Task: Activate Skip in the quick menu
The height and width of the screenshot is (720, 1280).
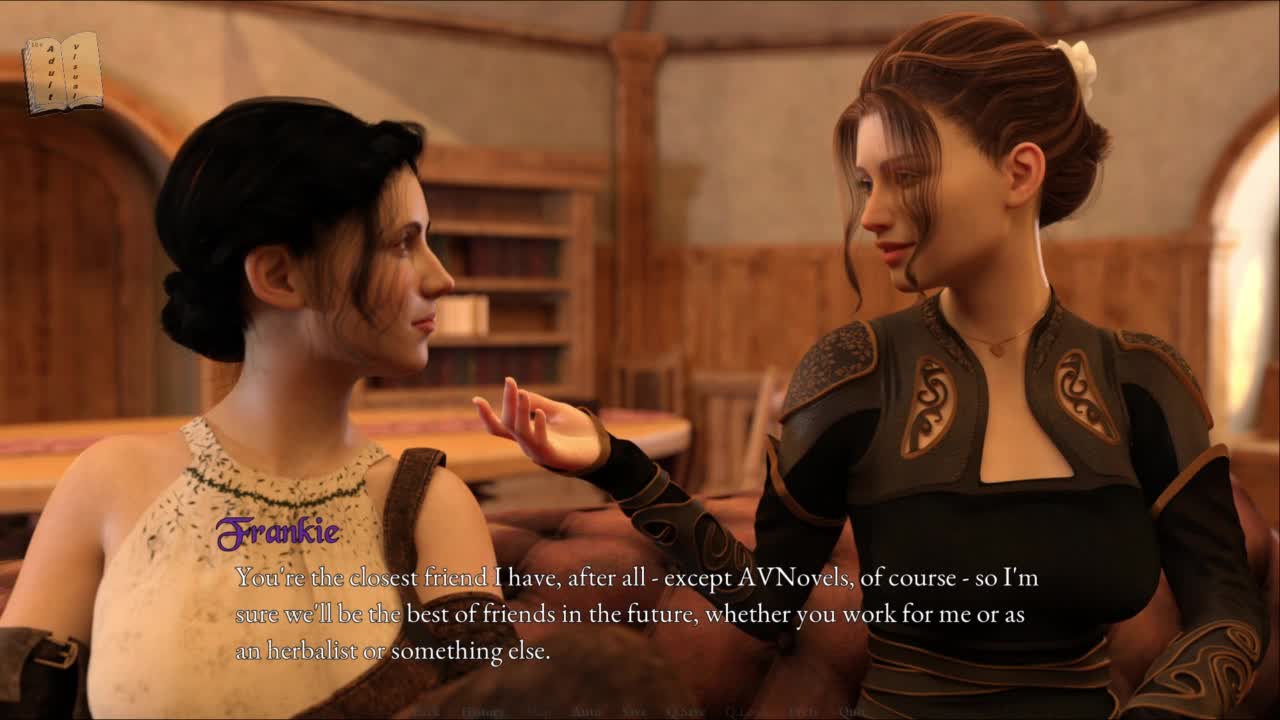Action: coord(538,712)
